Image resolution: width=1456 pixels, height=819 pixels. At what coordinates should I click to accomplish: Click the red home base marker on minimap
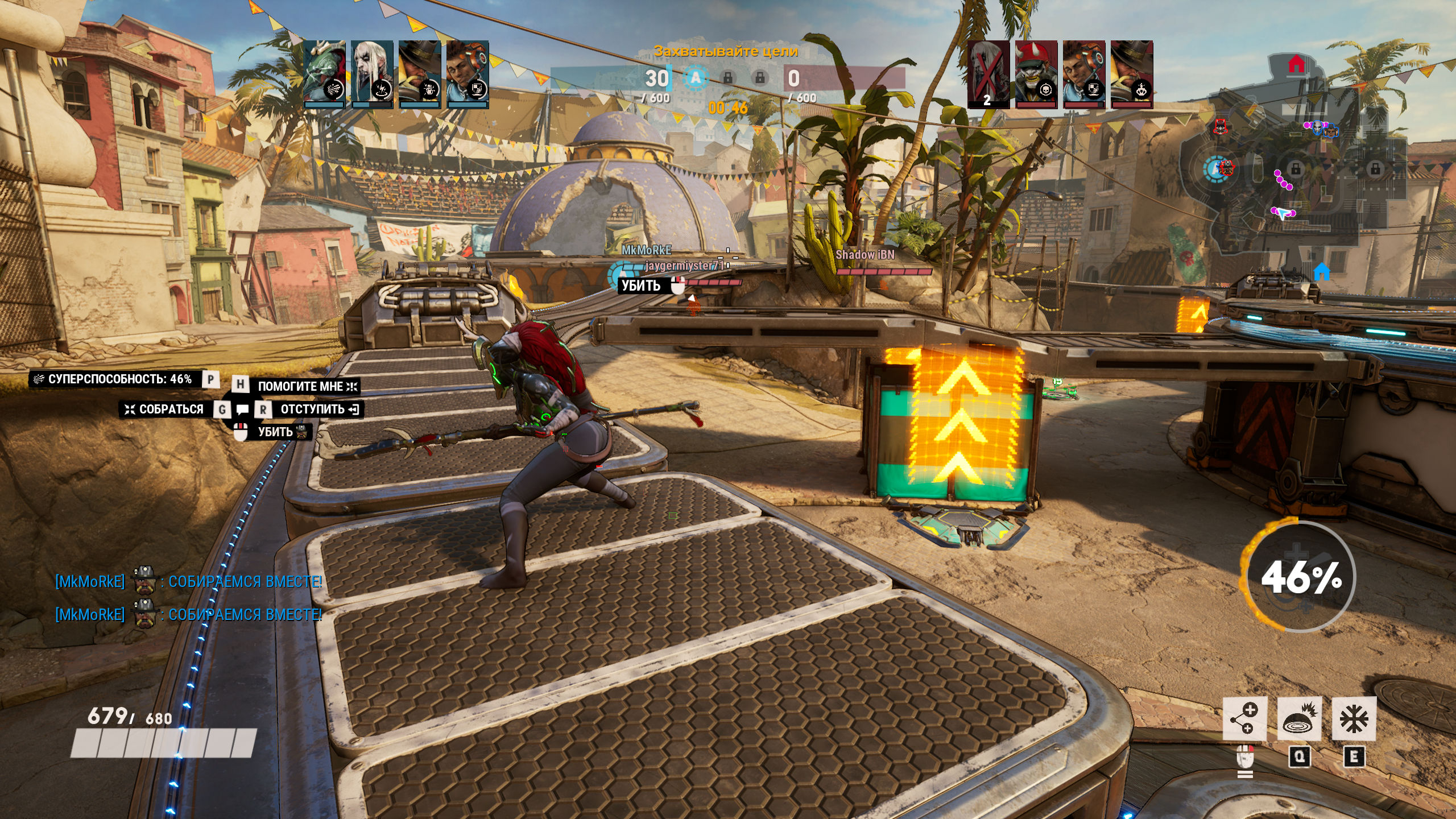[1296, 64]
